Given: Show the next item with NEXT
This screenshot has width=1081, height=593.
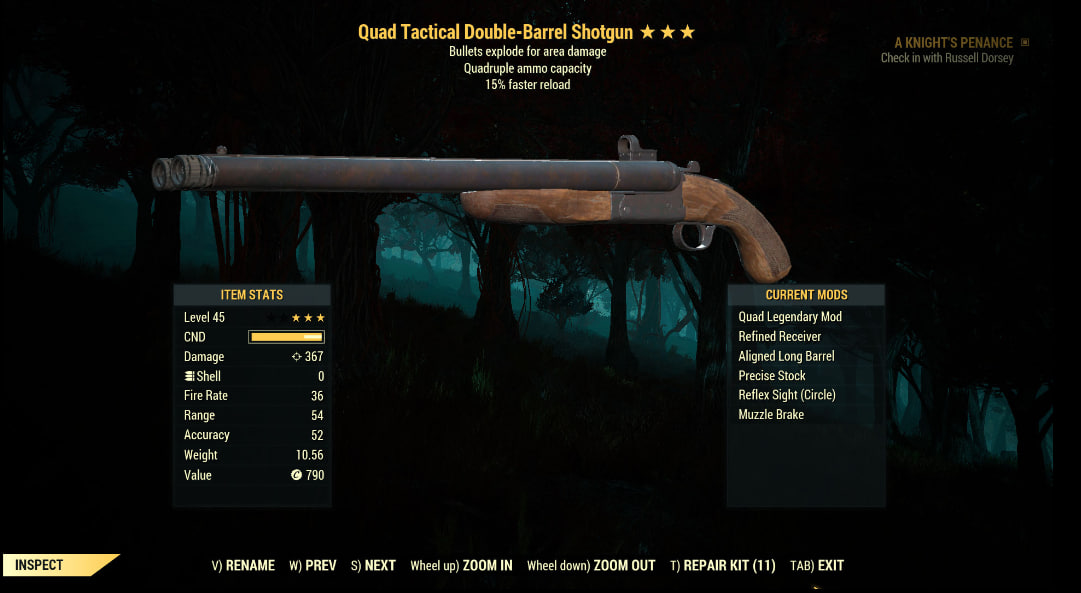Looking at the screenshot, I should (x=373, y=565).
